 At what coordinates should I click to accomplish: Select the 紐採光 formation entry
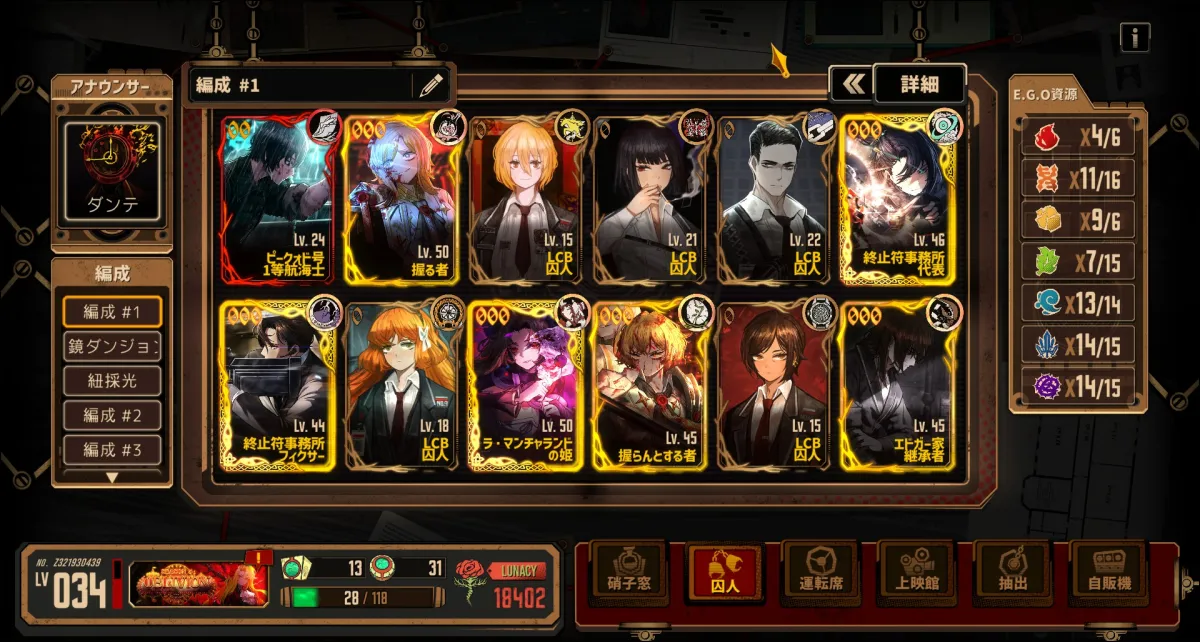click(x=111, y=381)
